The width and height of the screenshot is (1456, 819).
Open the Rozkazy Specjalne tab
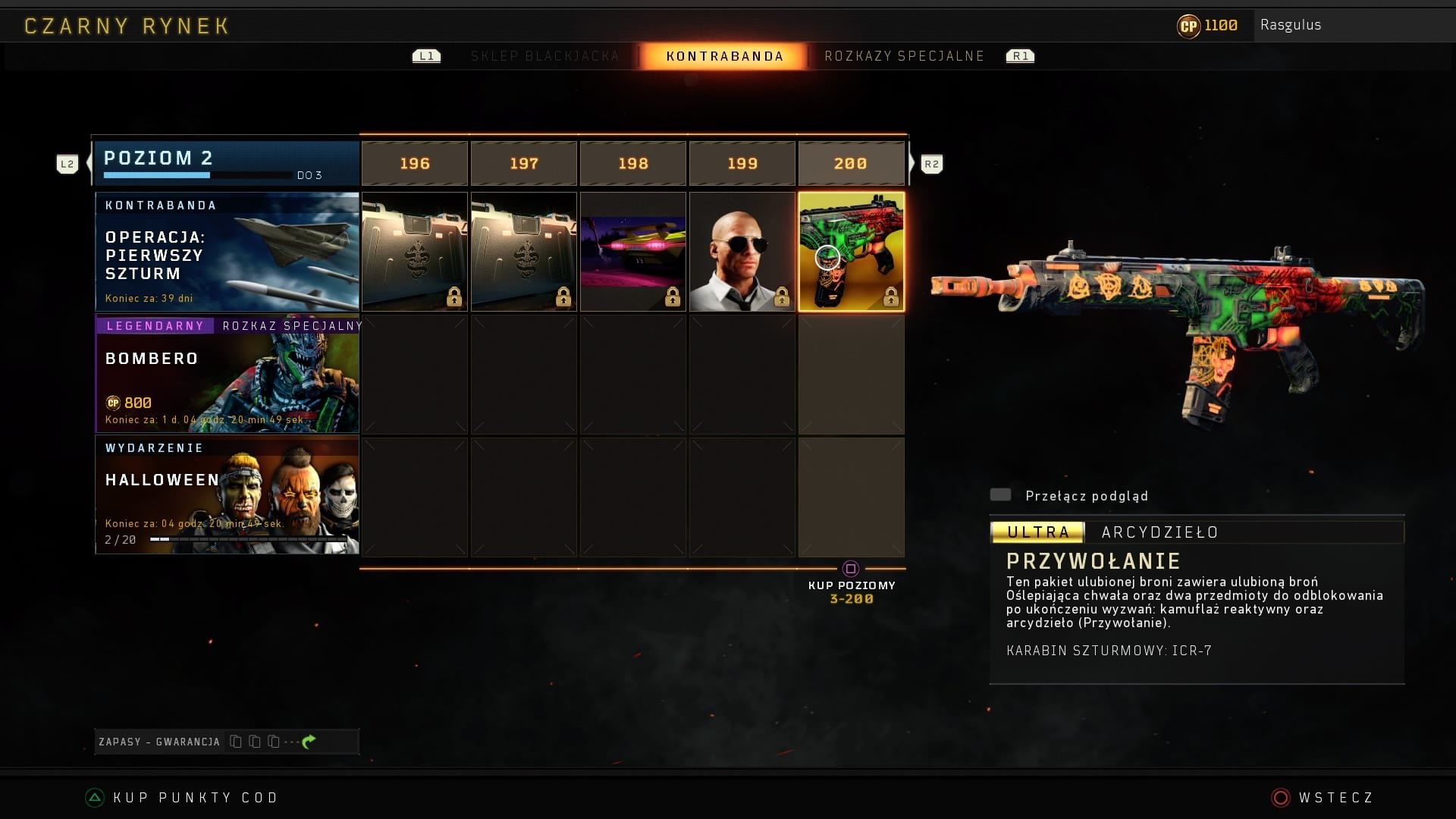[x=904, y=56]
